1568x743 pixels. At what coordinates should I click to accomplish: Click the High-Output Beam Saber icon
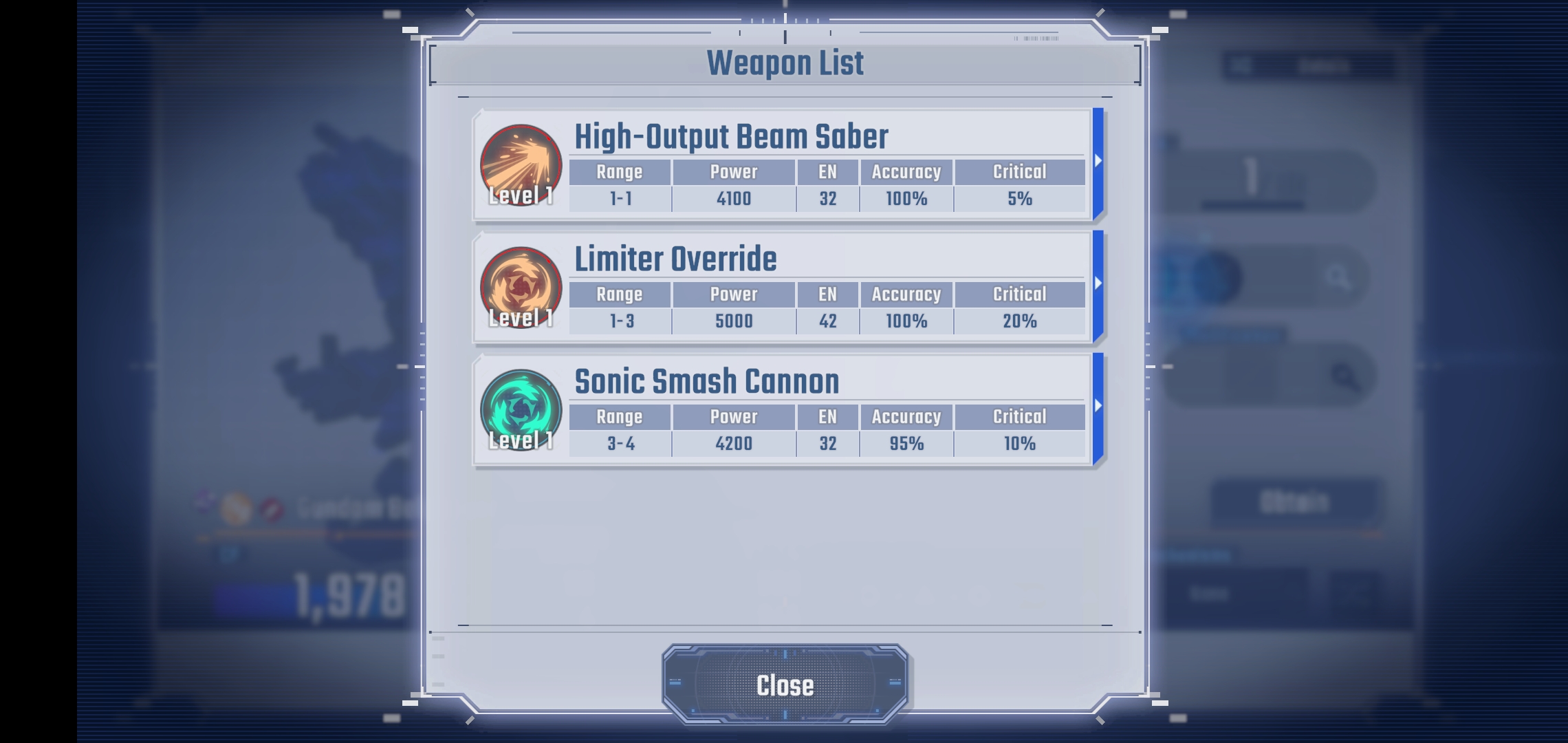tap(521, 165)
